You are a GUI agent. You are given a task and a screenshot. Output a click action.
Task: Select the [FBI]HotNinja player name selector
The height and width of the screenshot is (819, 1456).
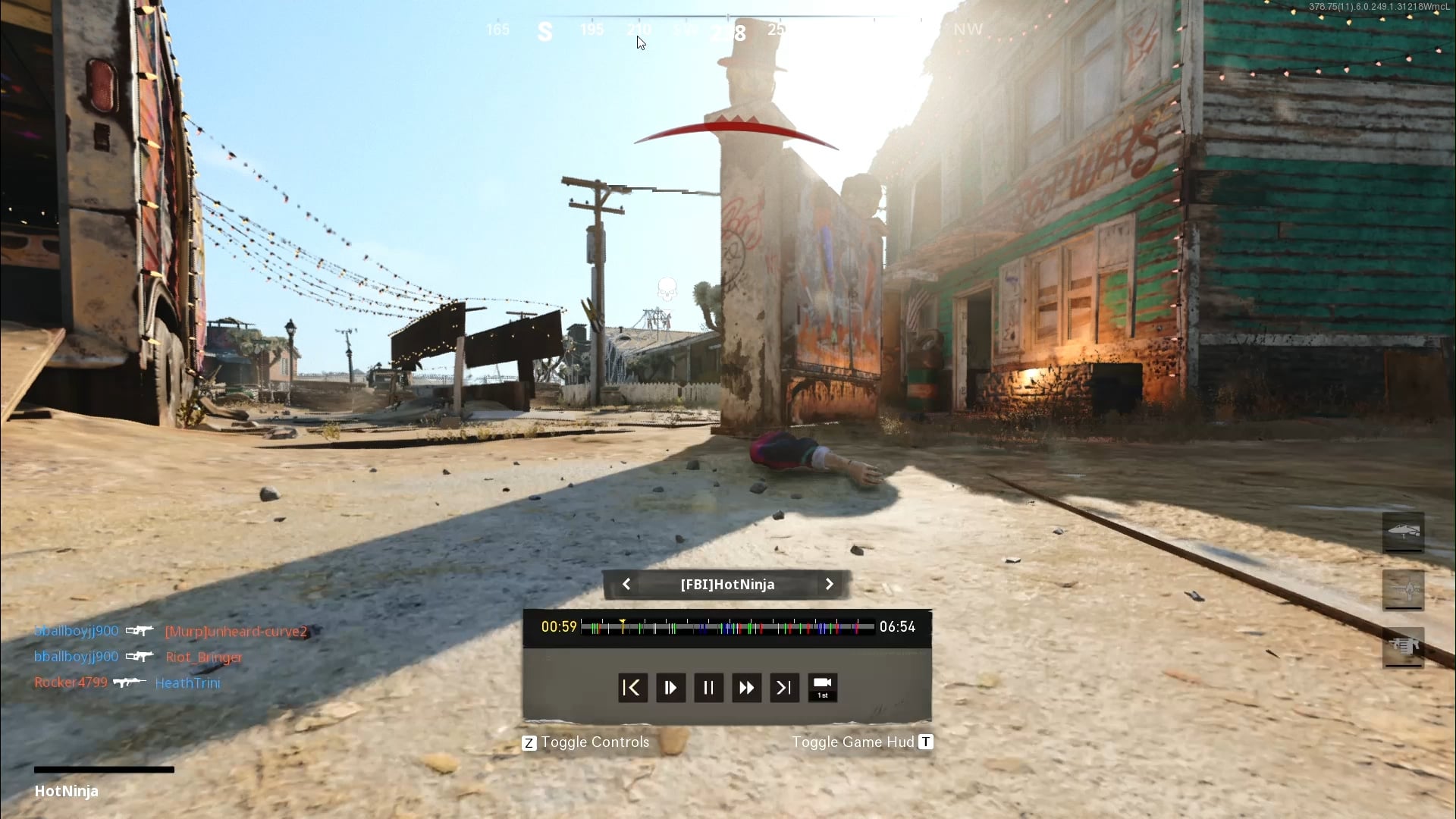tap(727, 584)
